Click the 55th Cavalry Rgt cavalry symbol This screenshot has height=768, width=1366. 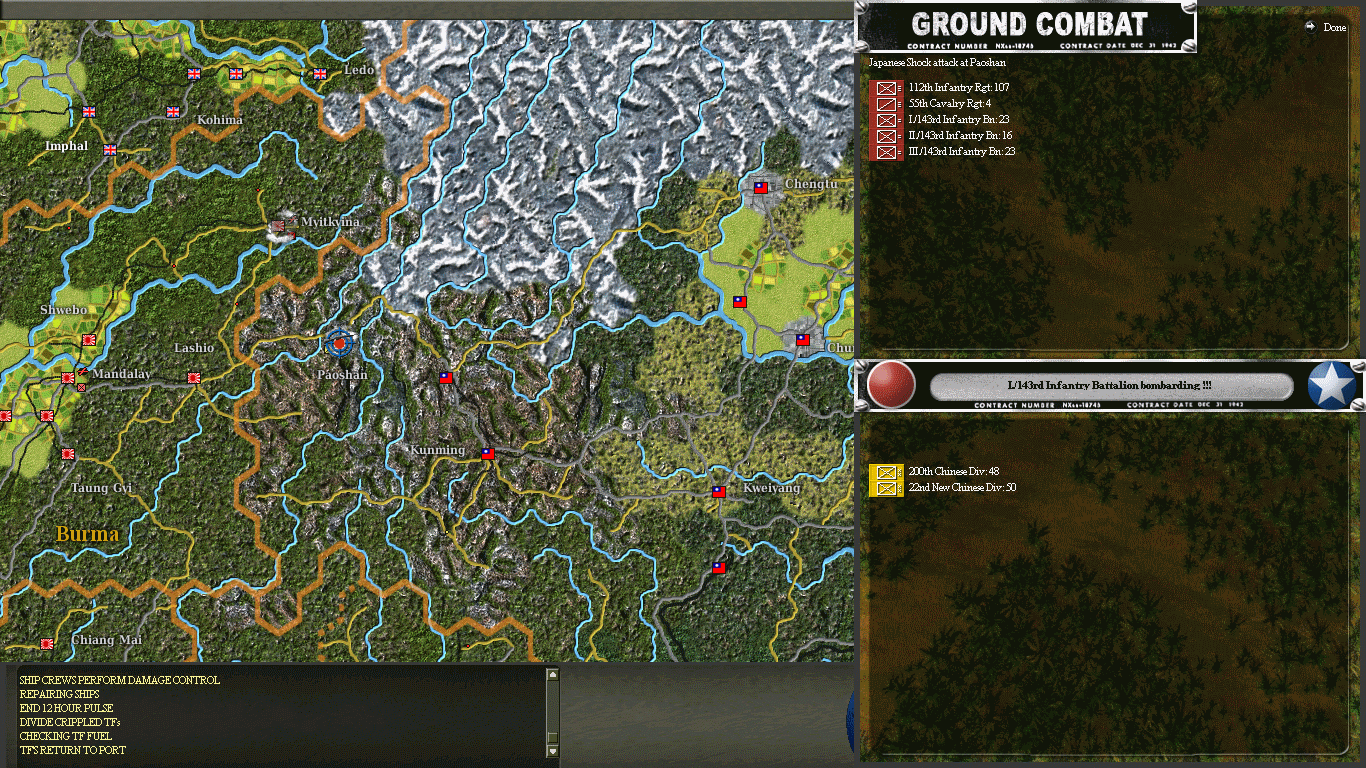(885, 103)
